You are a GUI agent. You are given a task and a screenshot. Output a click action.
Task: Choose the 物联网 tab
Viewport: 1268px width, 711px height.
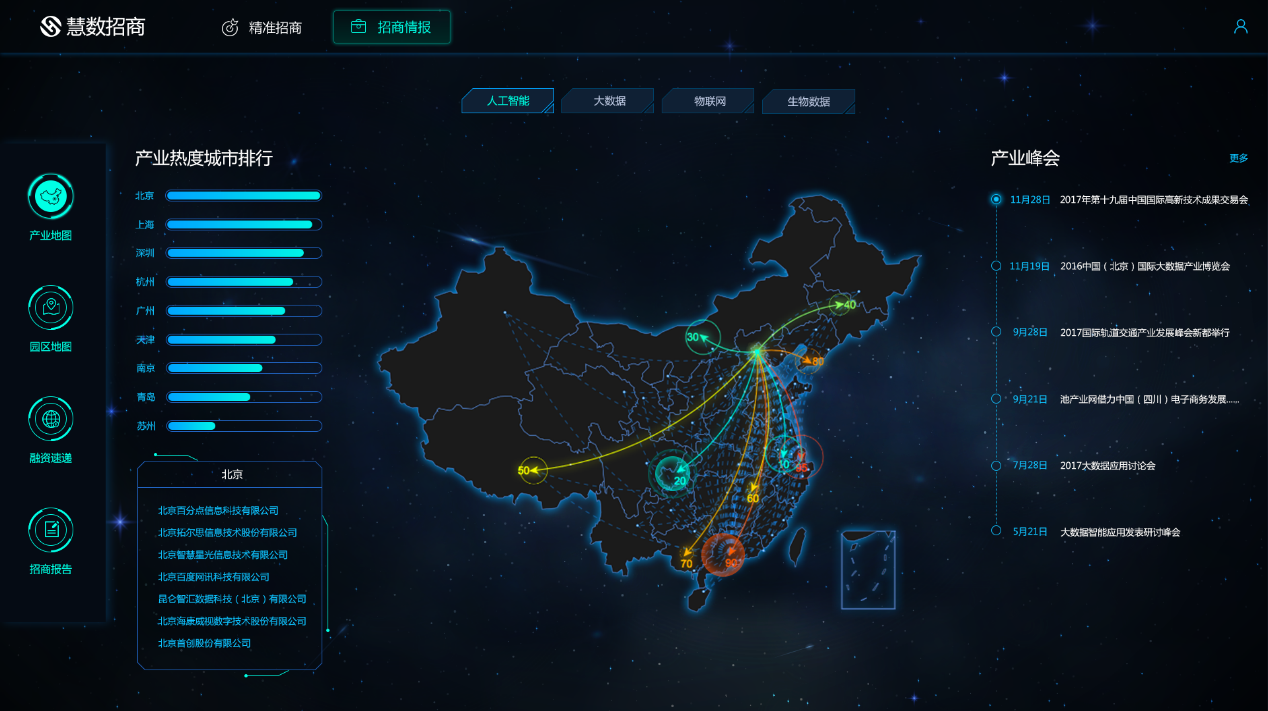point(709,101)
